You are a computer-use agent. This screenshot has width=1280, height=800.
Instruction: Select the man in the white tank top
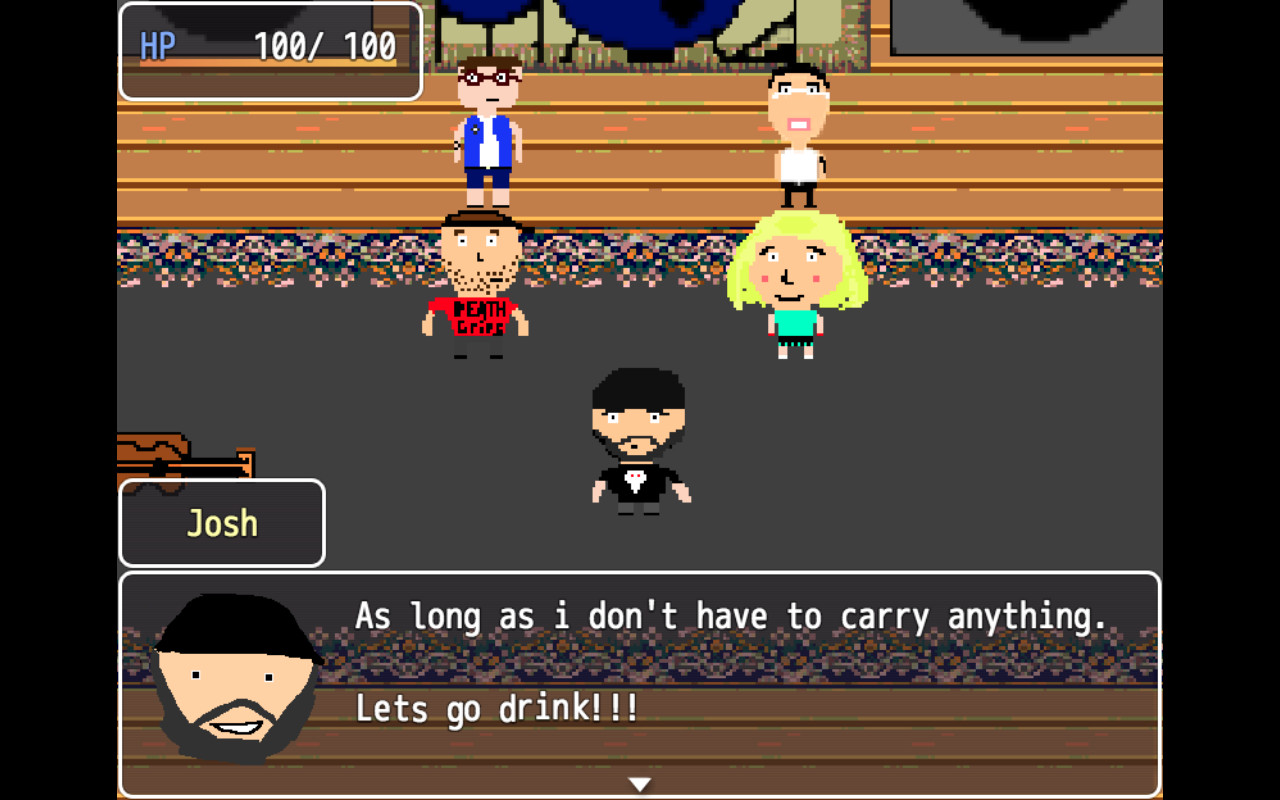797,130
